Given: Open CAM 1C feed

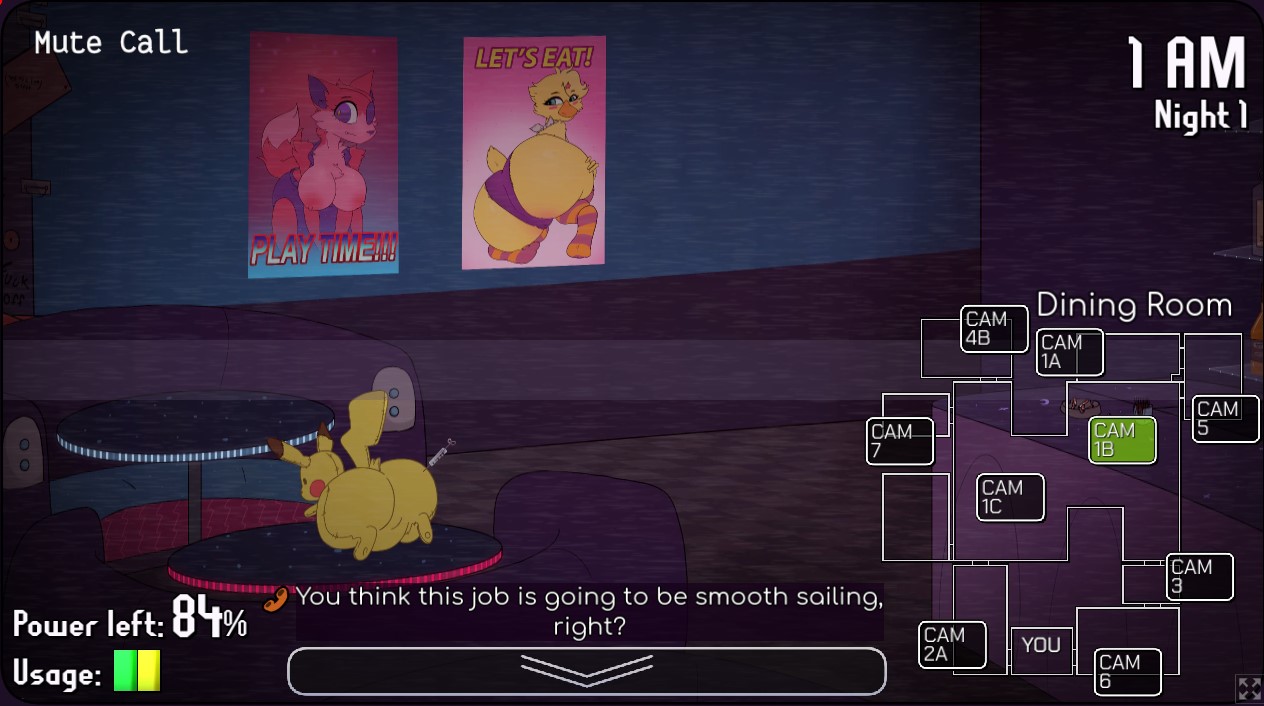Looking at the screenshot, I should 1010,497.
